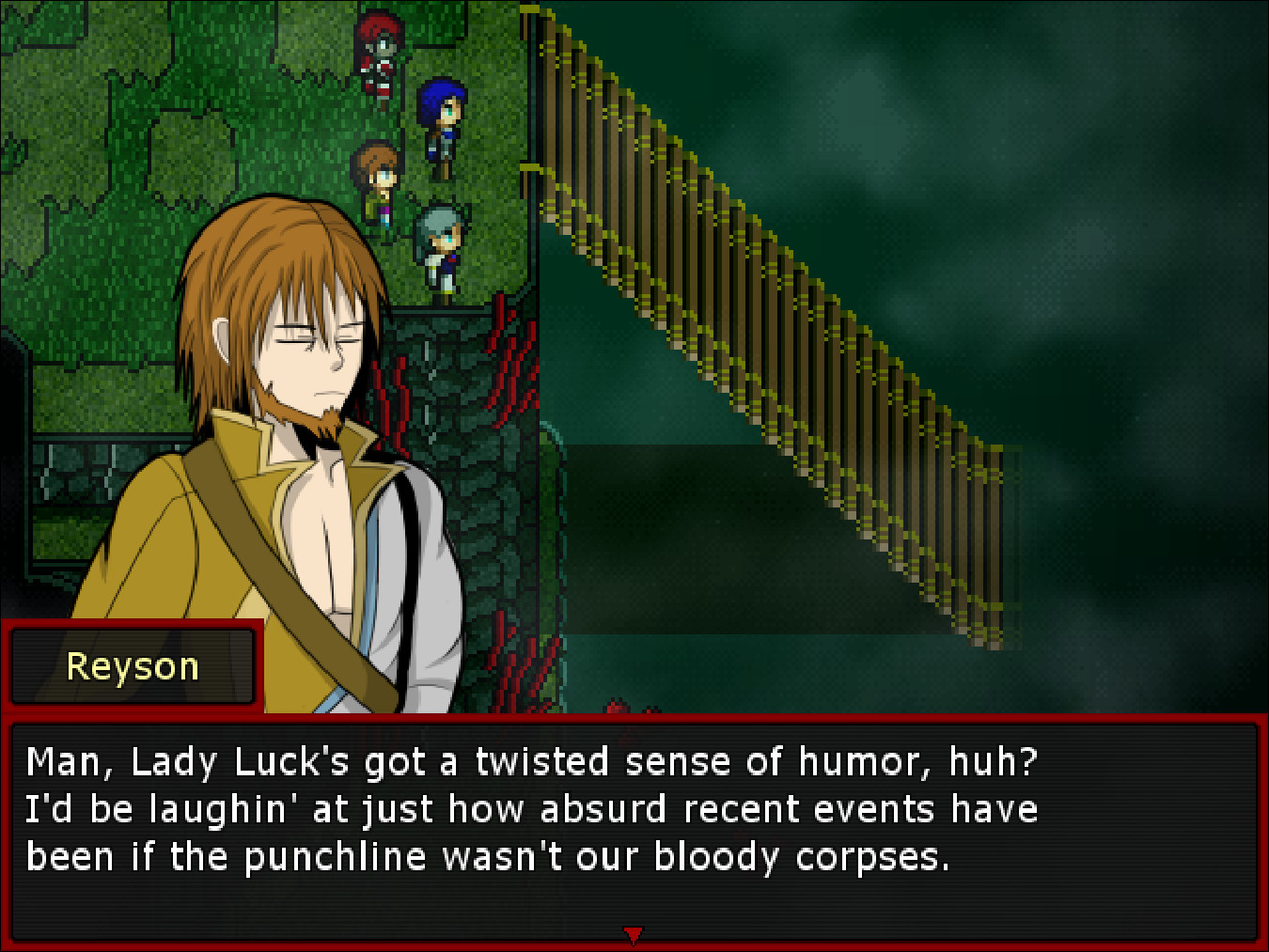
Task: Advance Reyson's dialogue text box
Action: pyautogui.click(x=634, y=829)
